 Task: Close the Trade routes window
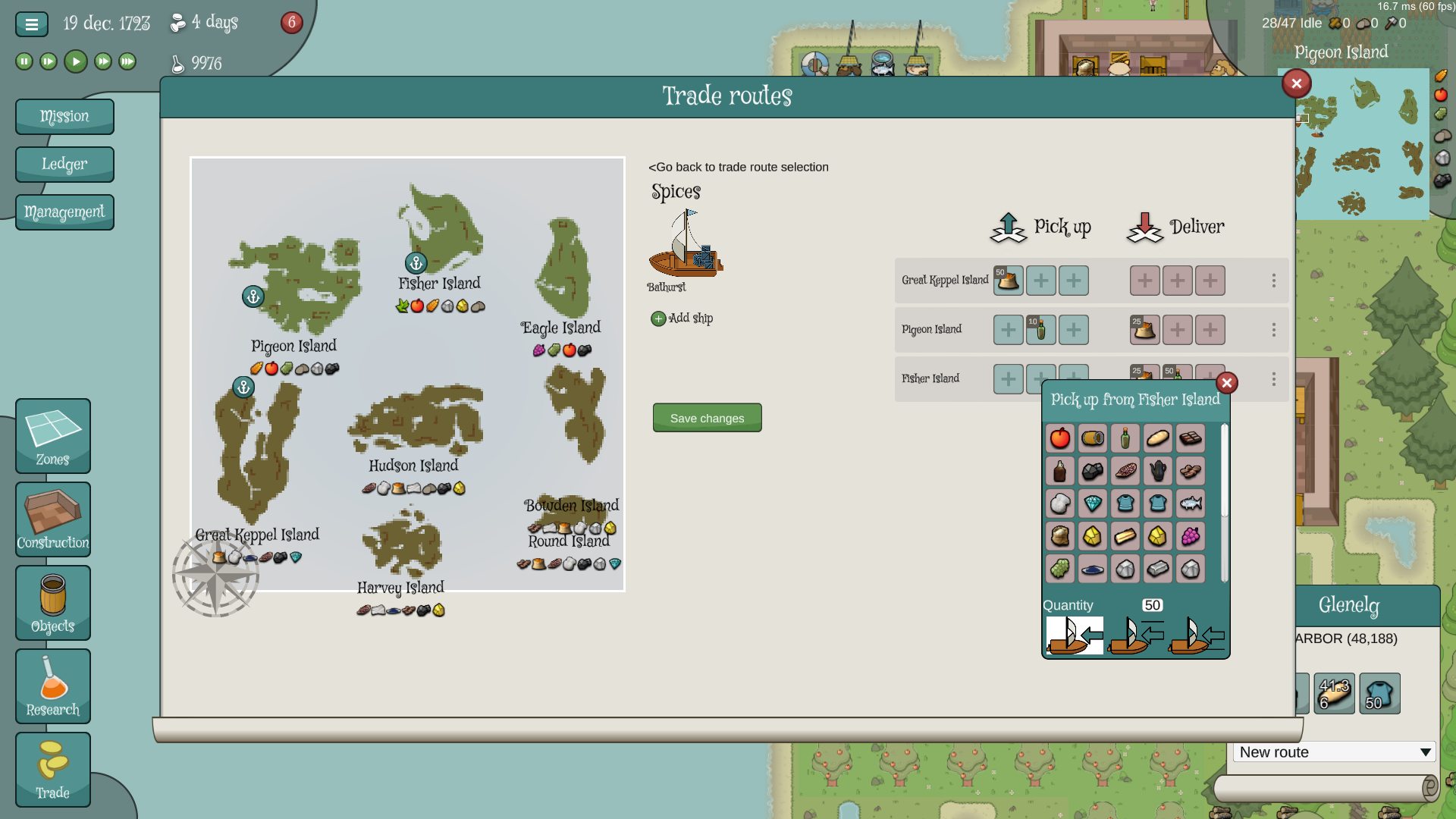point(1297,83)
